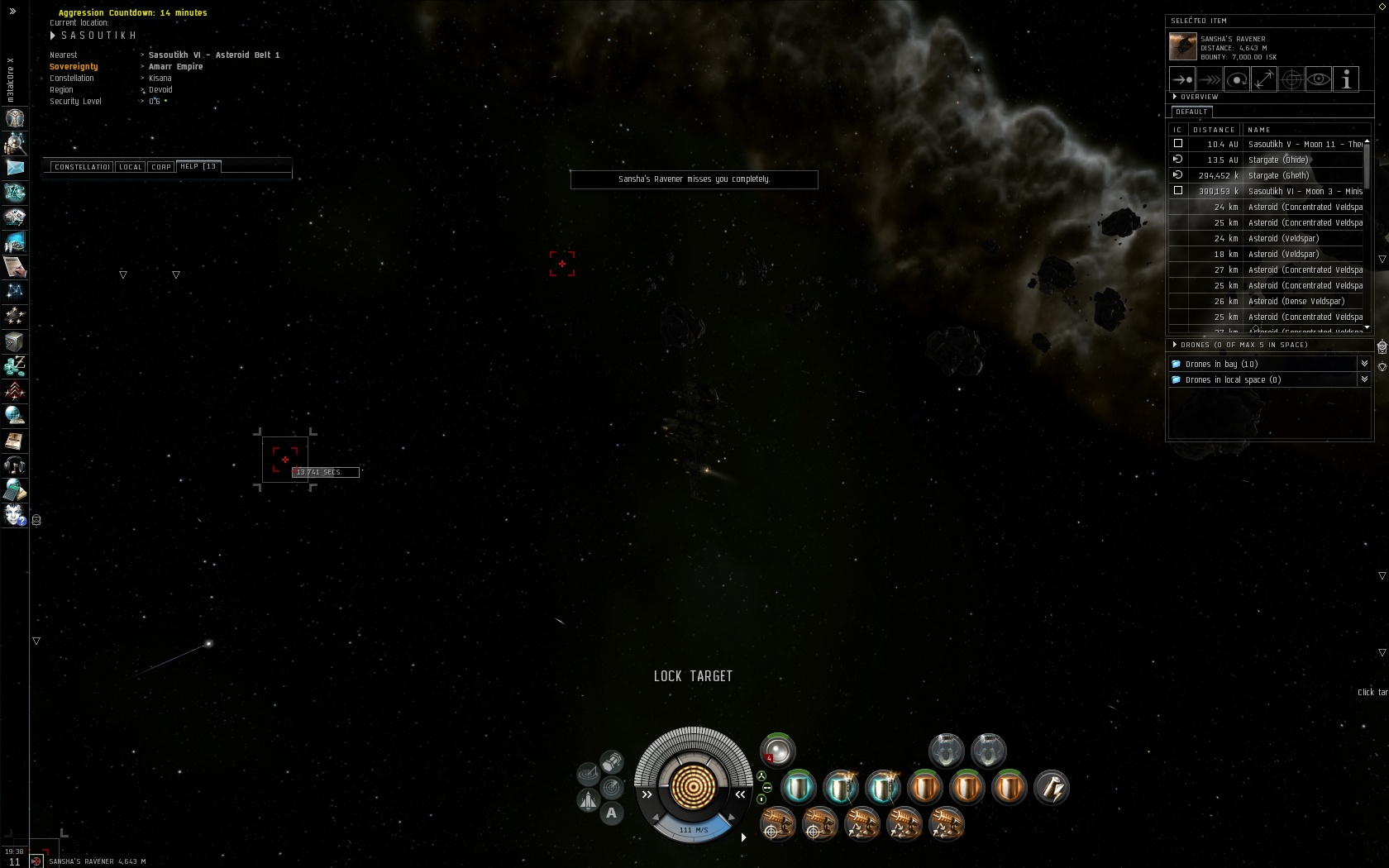The image size is (1389, 868).
Task: Expand the Drones in bay group
Action: click(1364, 364)
